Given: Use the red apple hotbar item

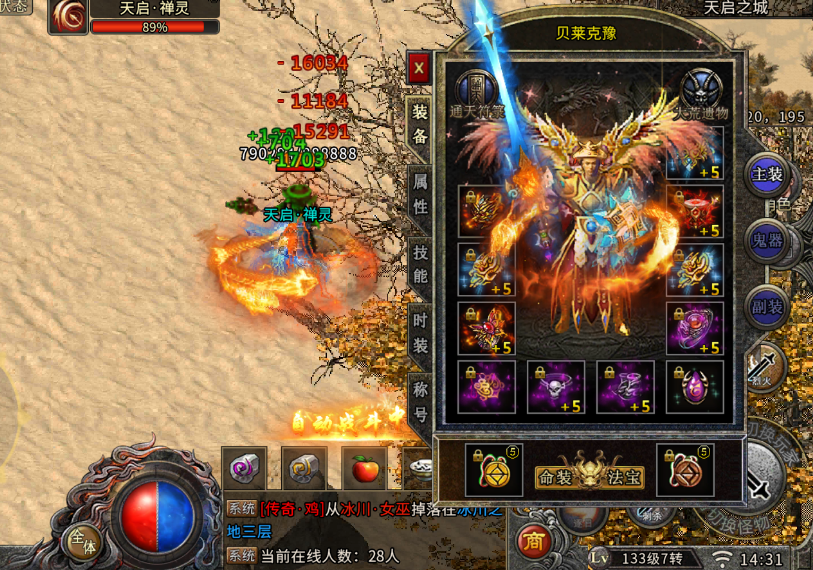Looking at the screenshot, I should 364,468.
